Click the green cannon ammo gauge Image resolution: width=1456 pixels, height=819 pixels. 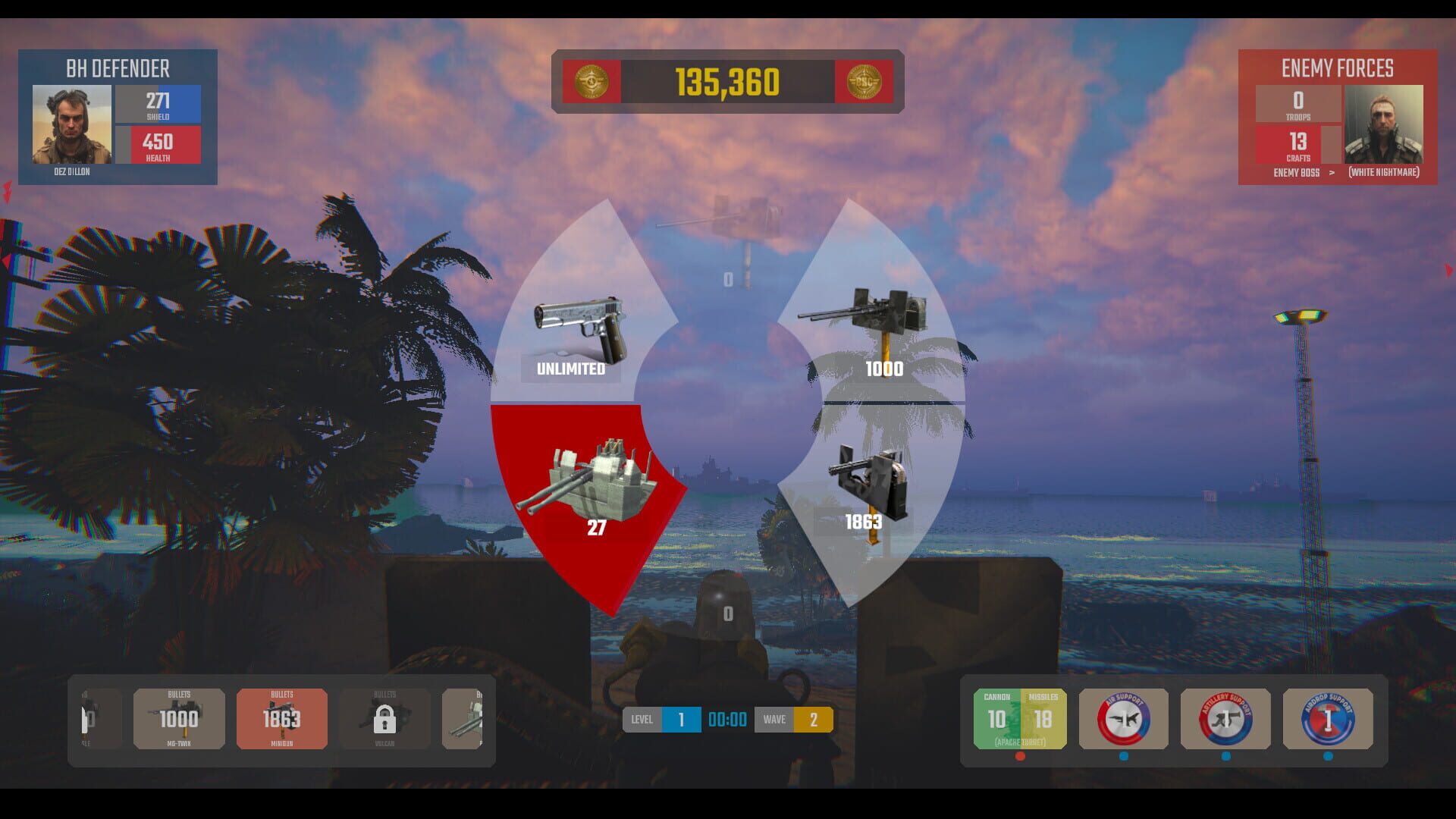point(998,719)
